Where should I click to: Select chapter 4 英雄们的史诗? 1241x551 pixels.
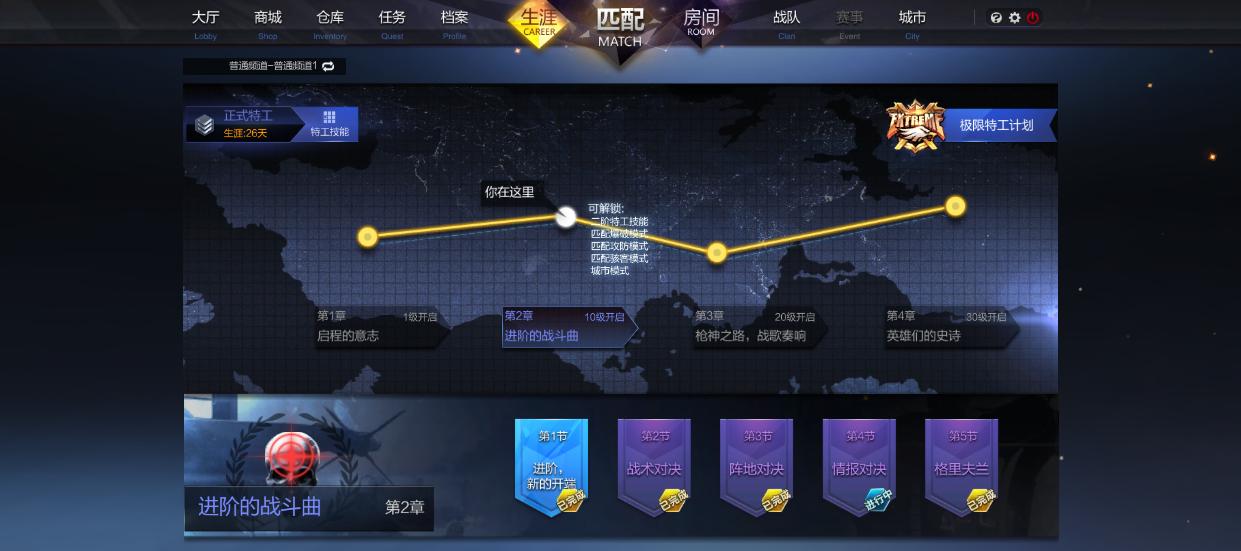(947, 327)
